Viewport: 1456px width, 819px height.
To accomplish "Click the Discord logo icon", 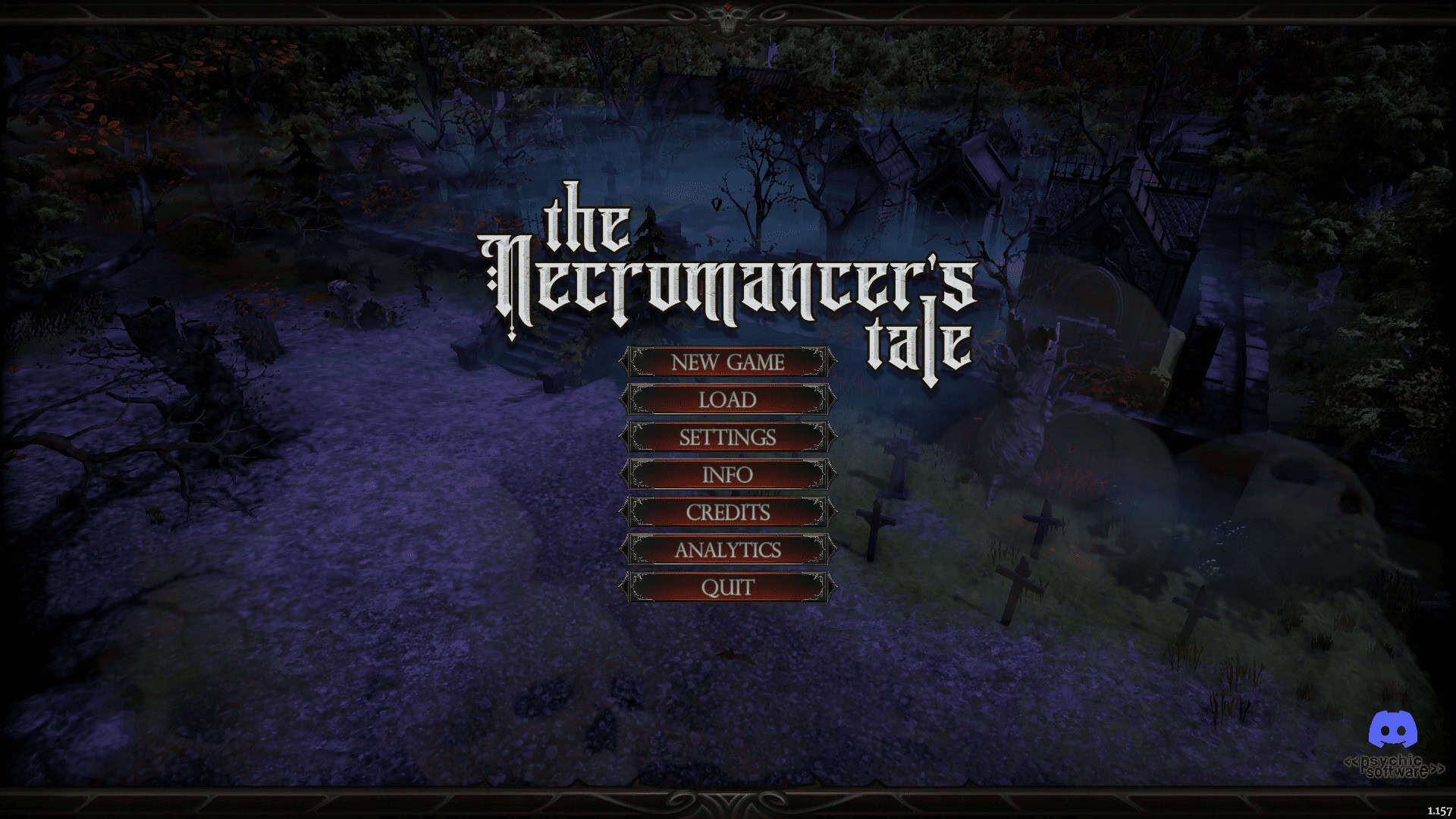I will 1393,730.
